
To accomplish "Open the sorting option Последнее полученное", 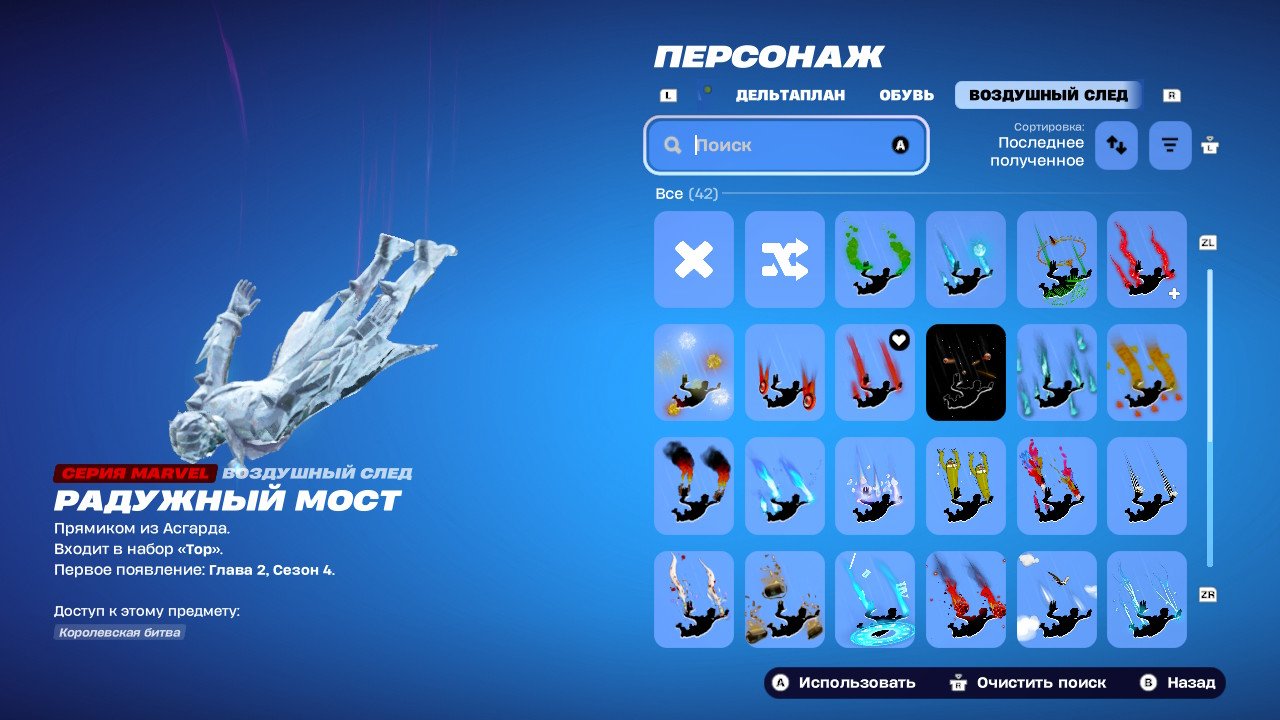I will [1038, 145].
